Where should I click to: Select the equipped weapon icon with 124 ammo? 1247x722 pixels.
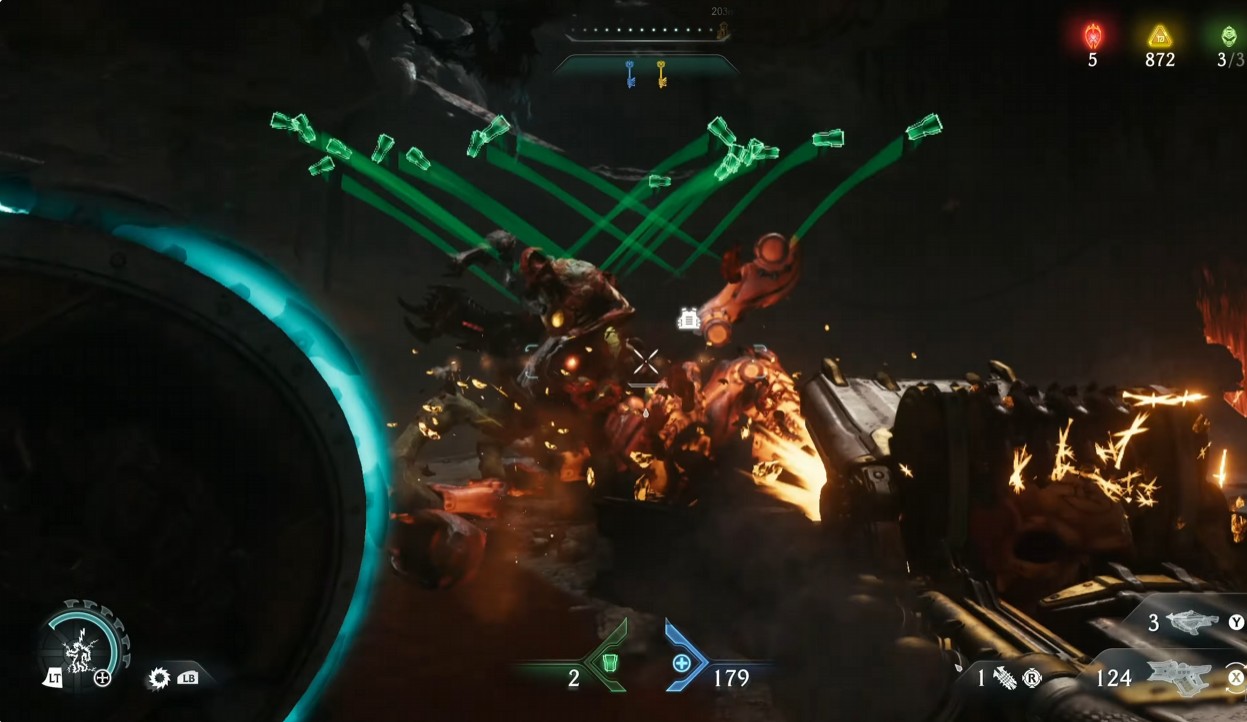click(1179, 678)
